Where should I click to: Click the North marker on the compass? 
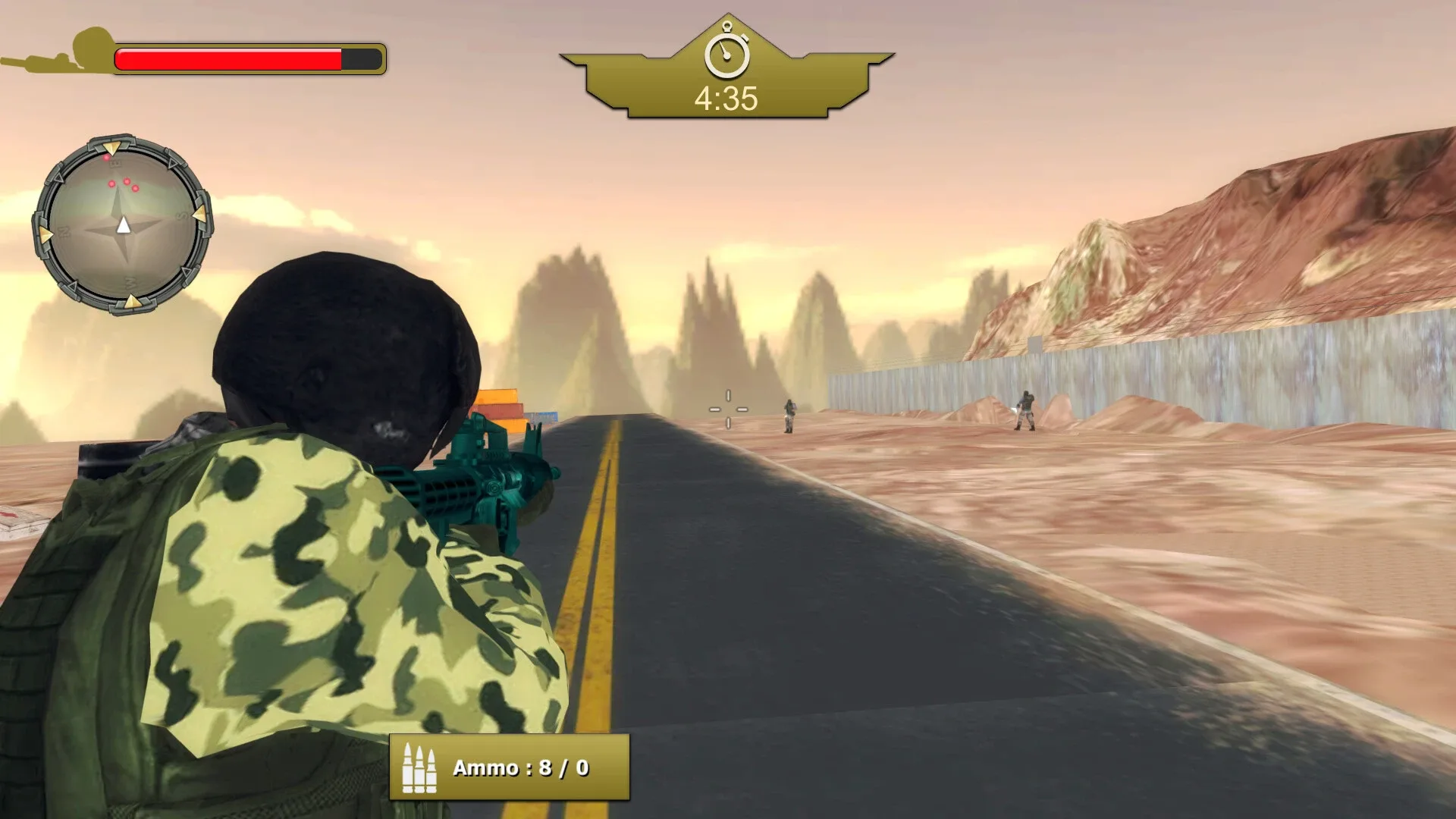tap(64, 231)
